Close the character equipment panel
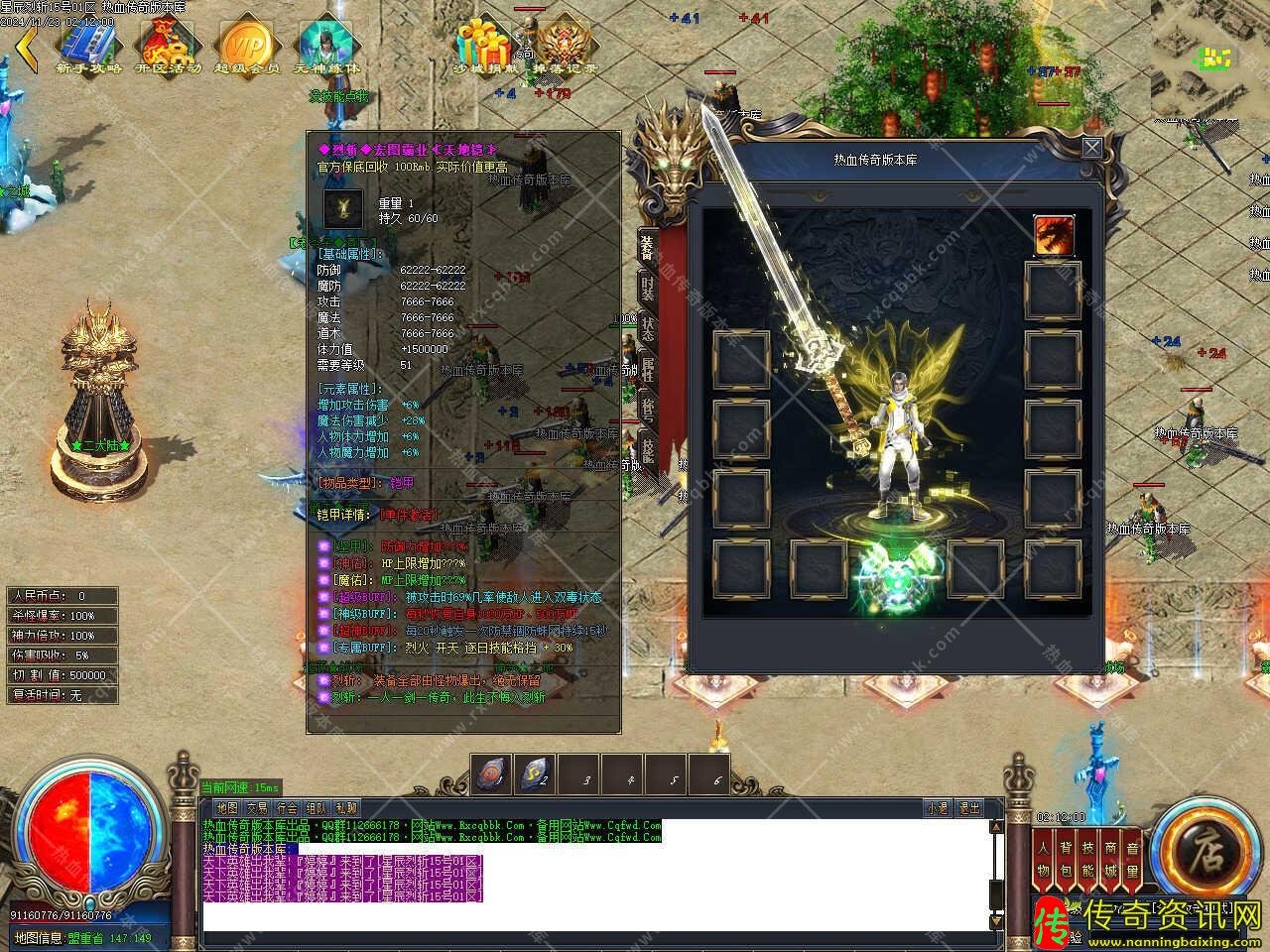1270x952 pixels. (1091, 149)
